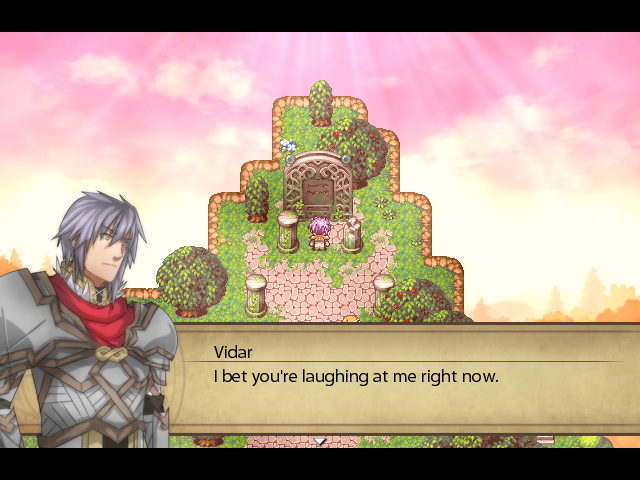
Task: Advance dialogue with the continue arrow
Action: [x=320, y=440]
